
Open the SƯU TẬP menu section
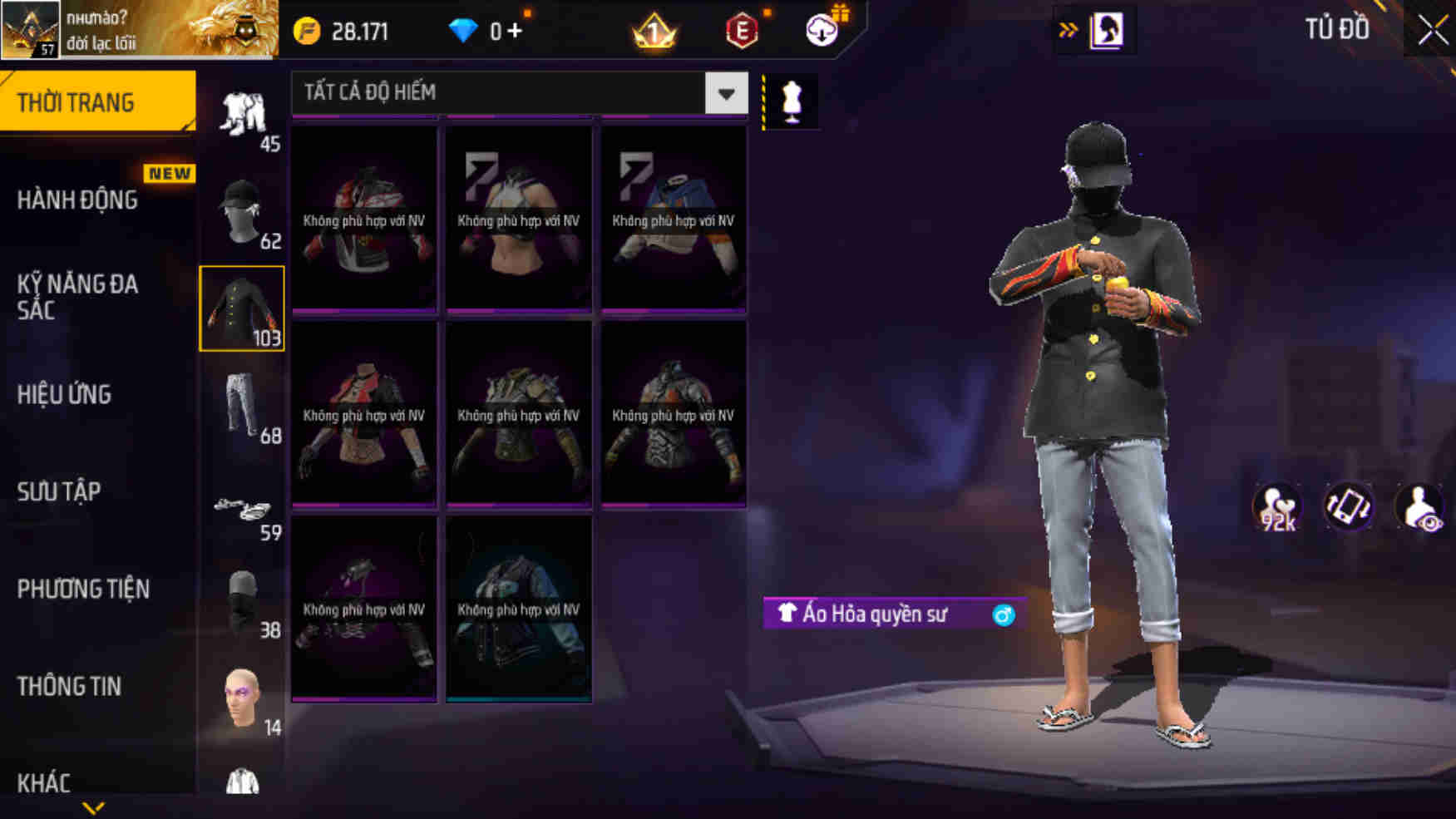[59, 492]
